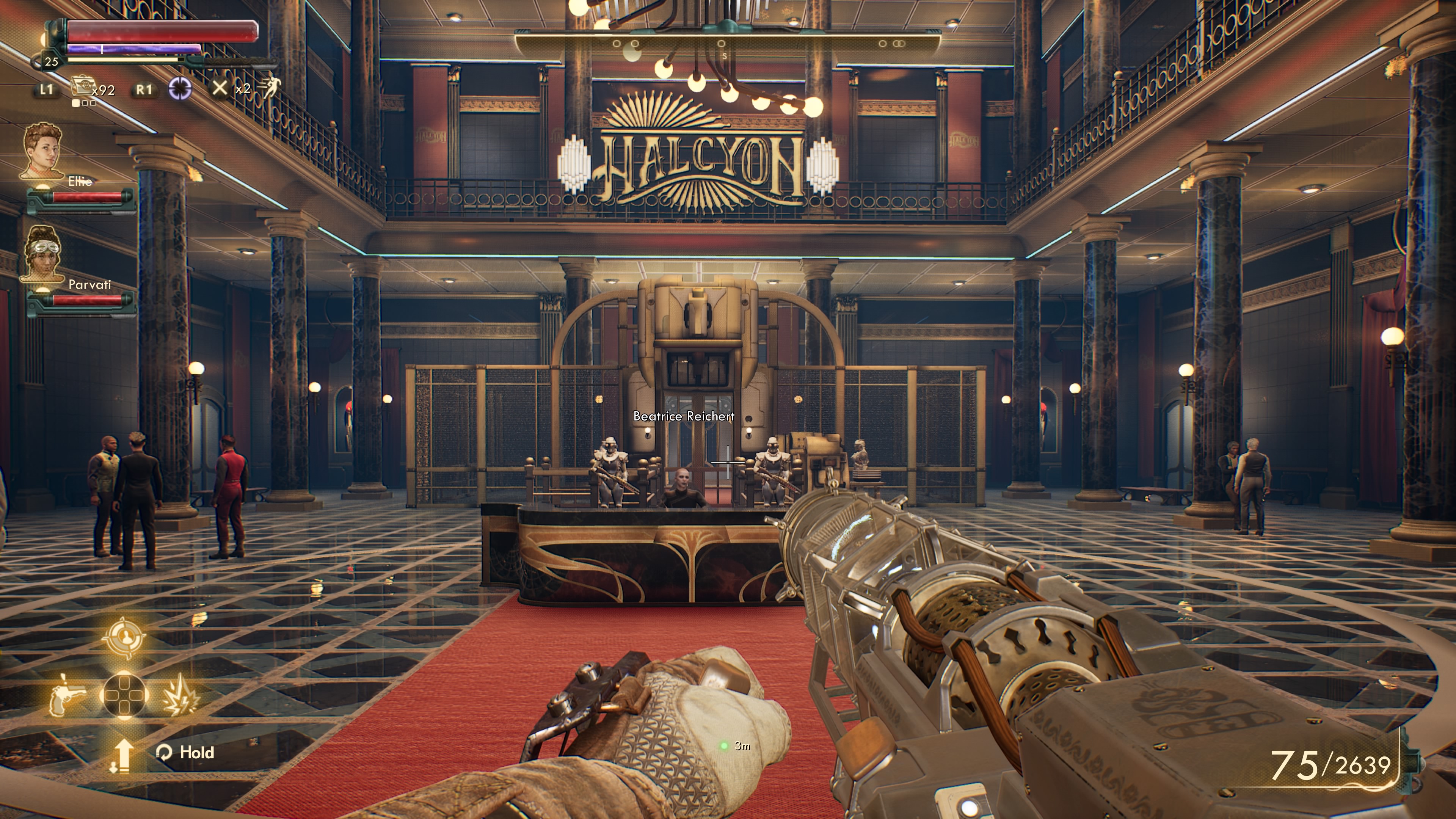
Task: Use the medical inhaler kit icon
Action: [83, 88]
